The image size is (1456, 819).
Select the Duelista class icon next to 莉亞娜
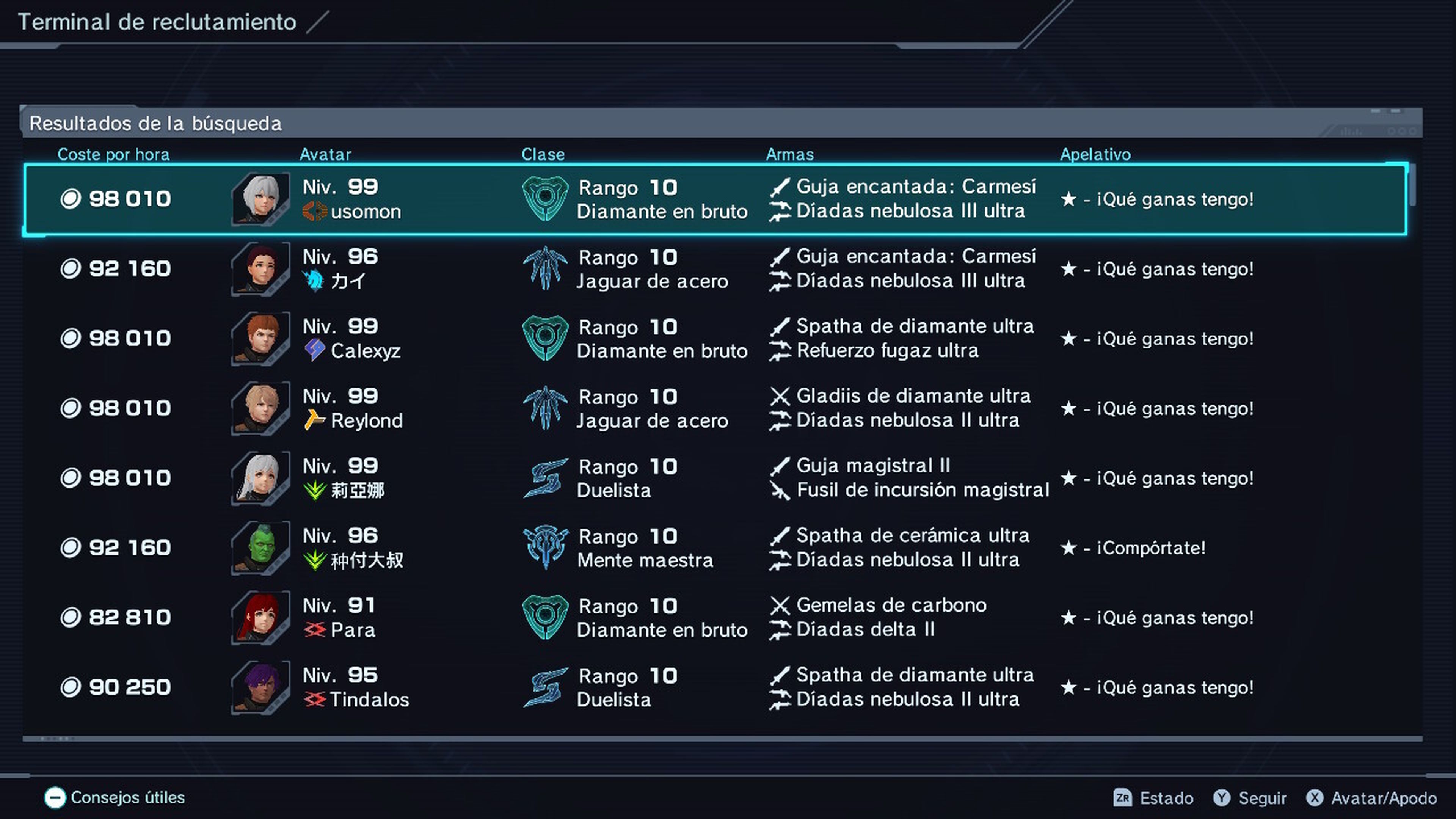[546, 478]
